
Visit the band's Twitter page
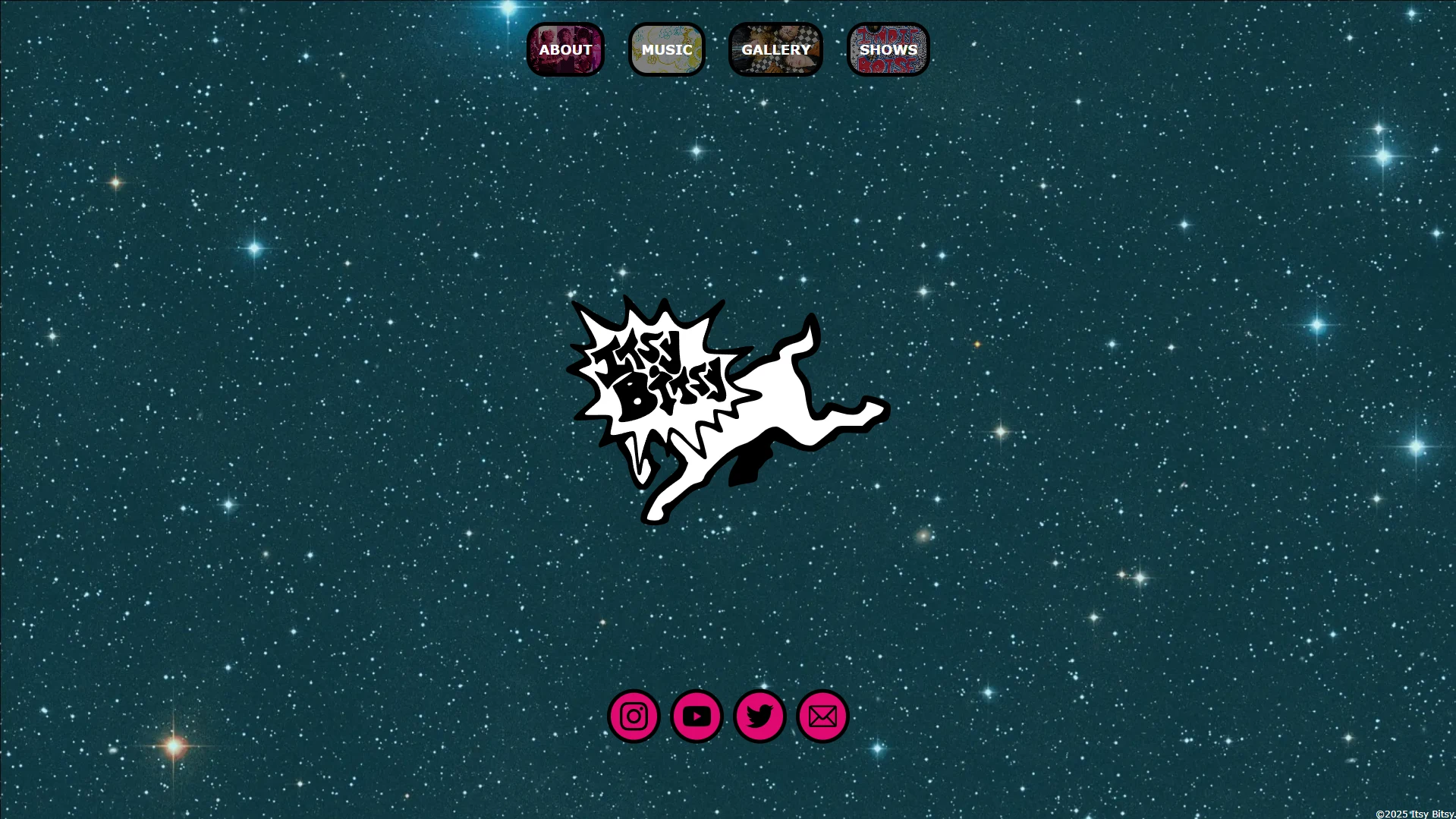tap(759, 714)
